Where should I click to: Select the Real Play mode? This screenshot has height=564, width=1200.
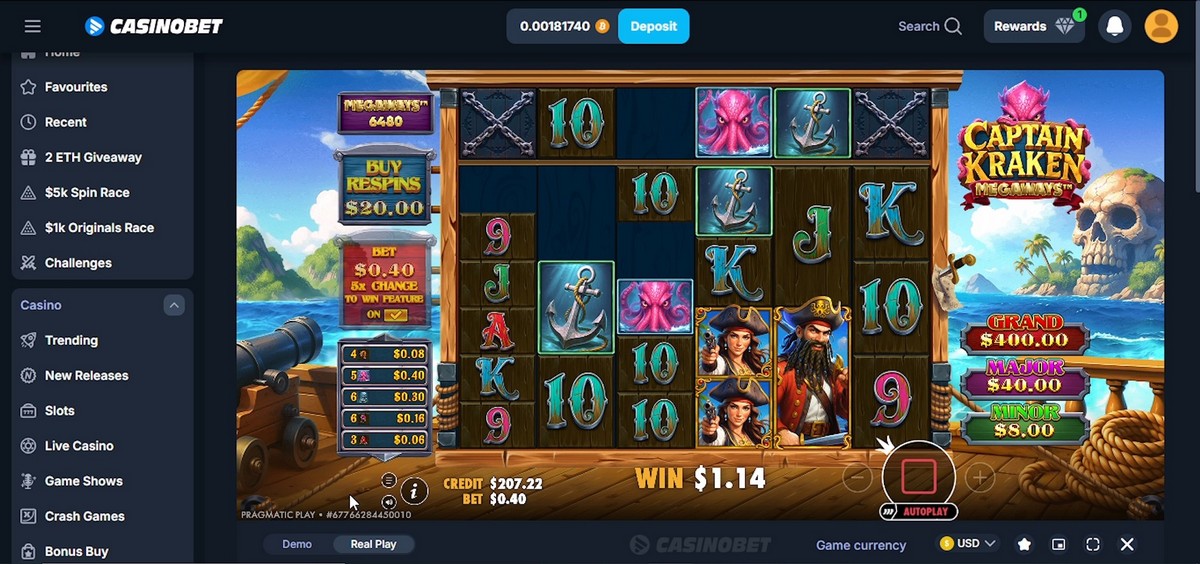pos(373,544)
